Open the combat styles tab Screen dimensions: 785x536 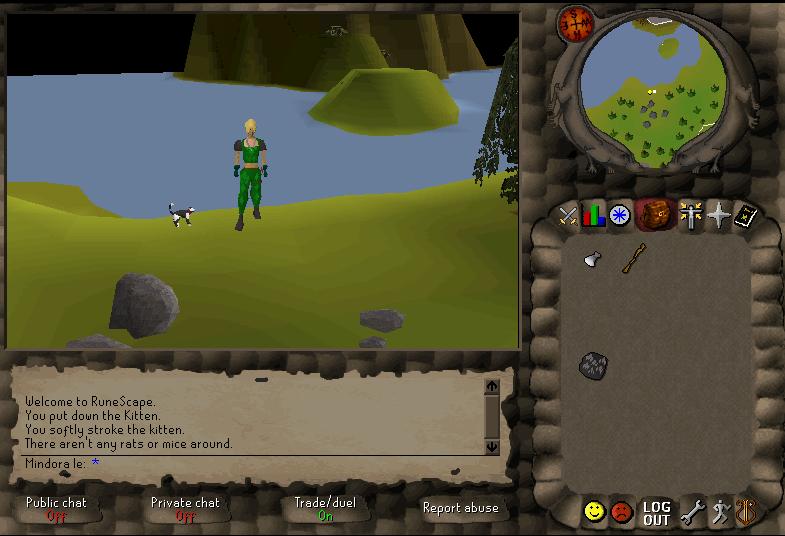[x=569, y=216]
